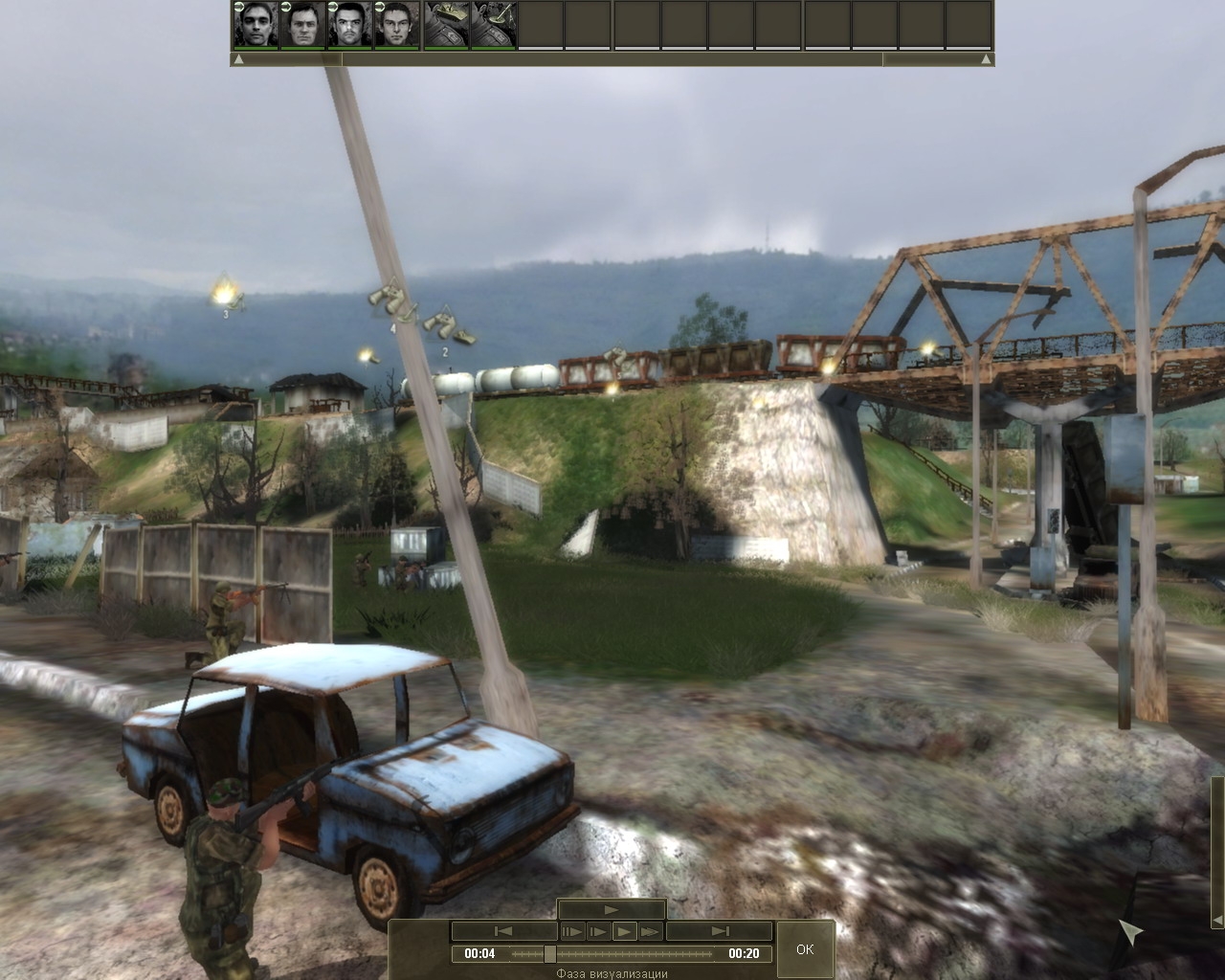This screenshot has width=1225, height=980.
Task: Jump to the end of the replay
Action: click(x=719, y=931)
